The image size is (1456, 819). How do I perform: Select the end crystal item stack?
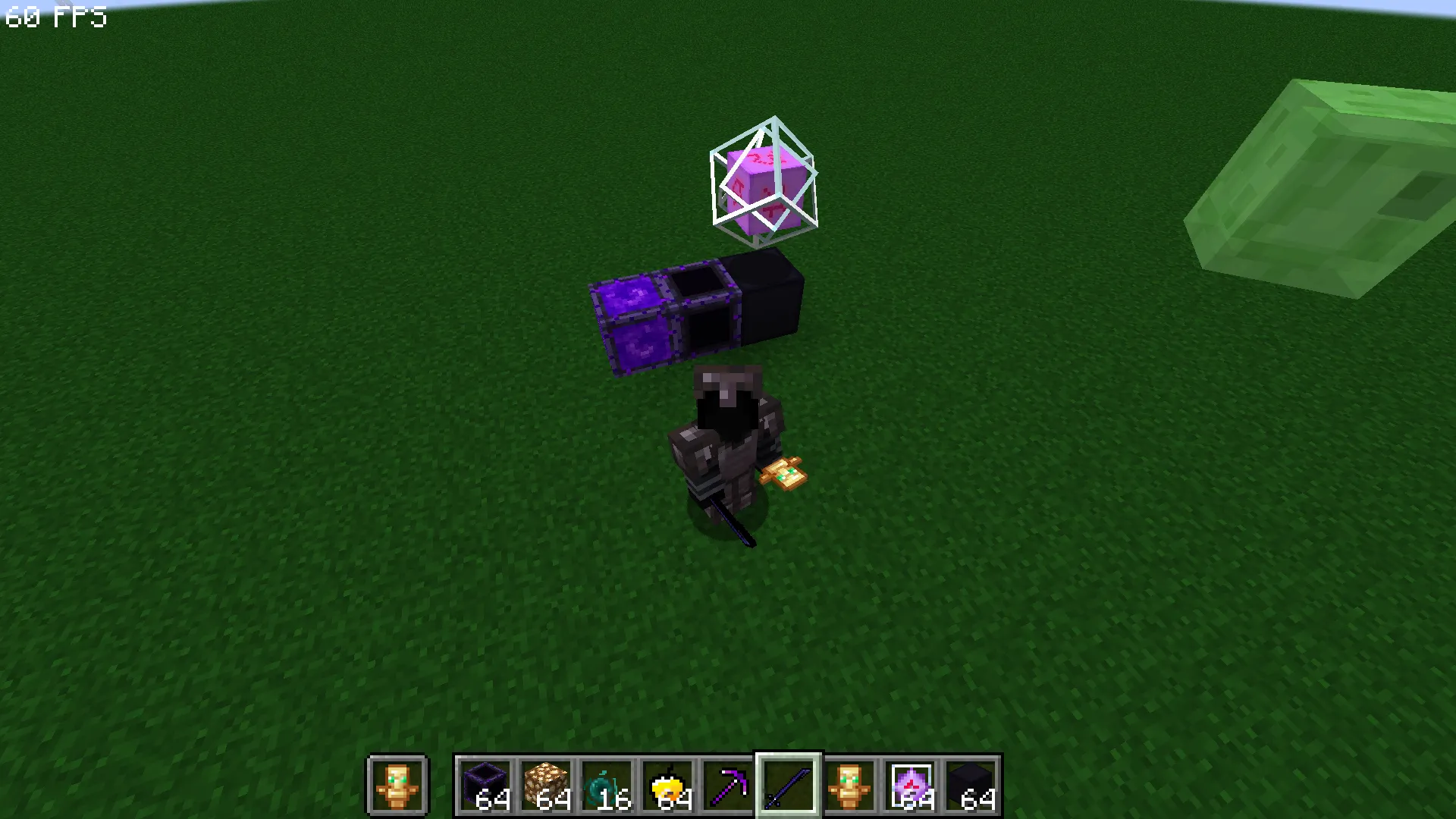[x=911, y=786]
